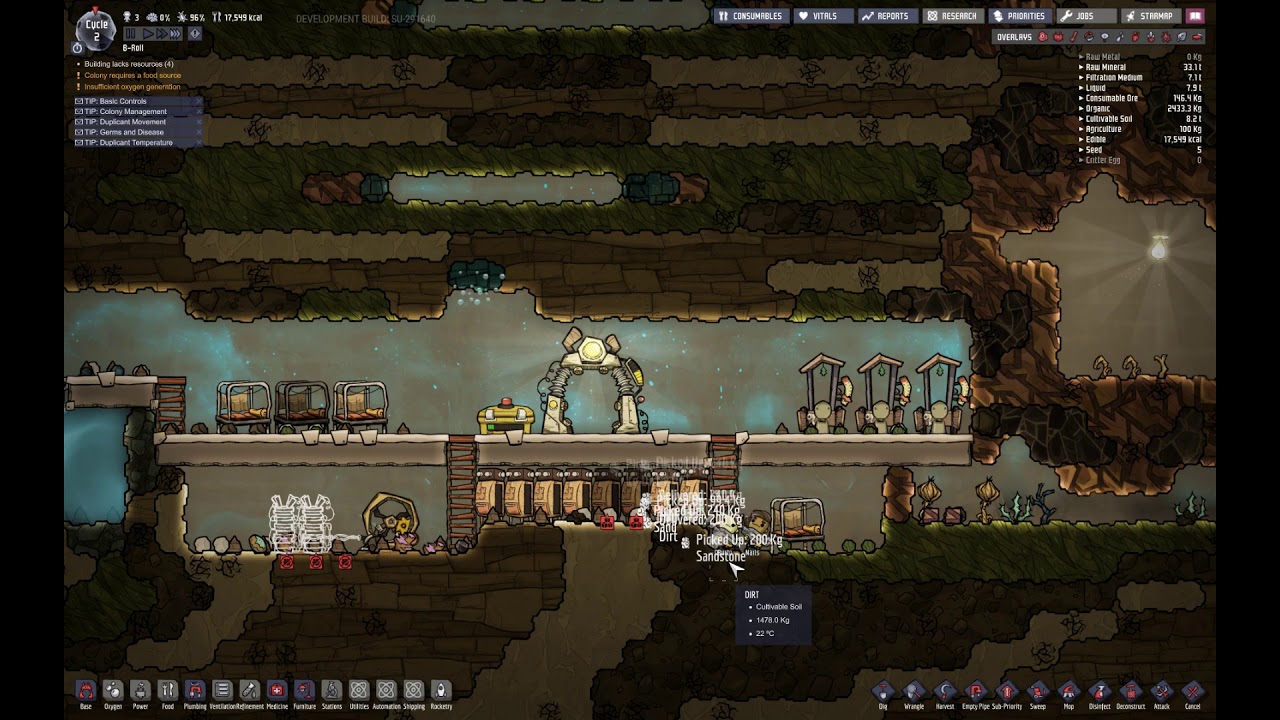This screenshot has width=1280, height=720.
Task: Activate the Cancel tool
Action: (1192, 691)
